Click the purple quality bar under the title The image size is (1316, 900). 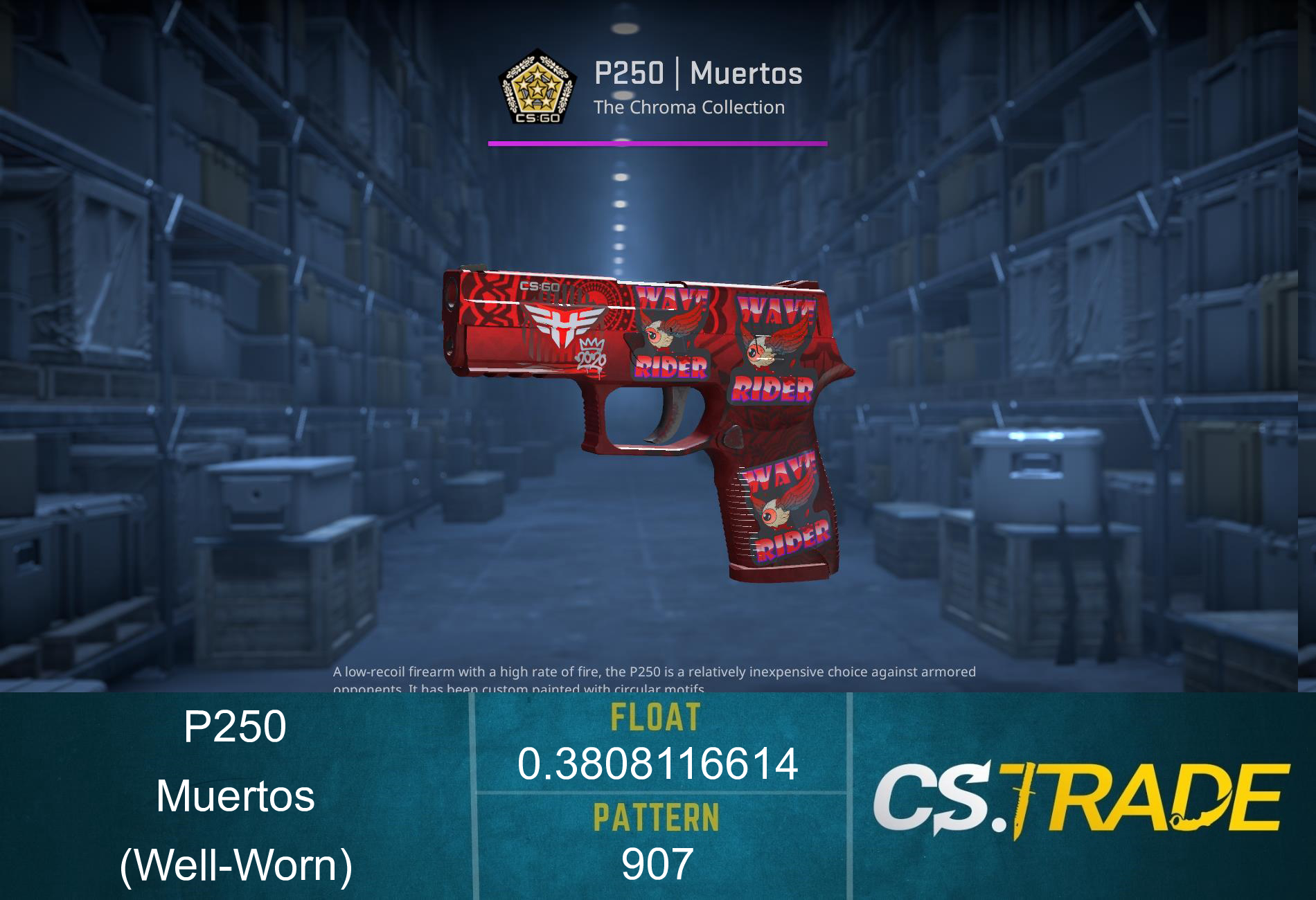(657, 144)
